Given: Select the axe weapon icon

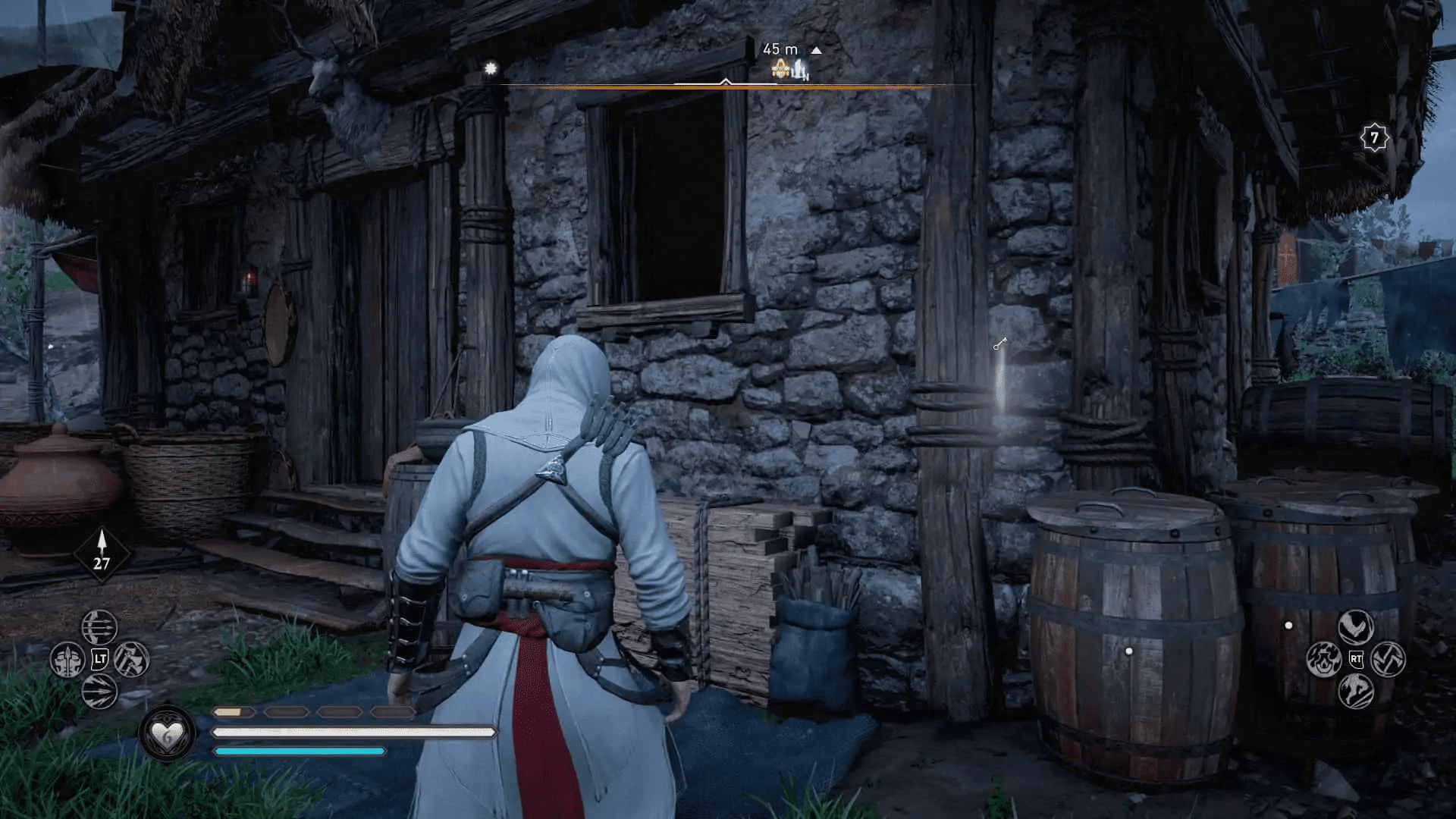Looking at the screenshot, I should point(133,659).
